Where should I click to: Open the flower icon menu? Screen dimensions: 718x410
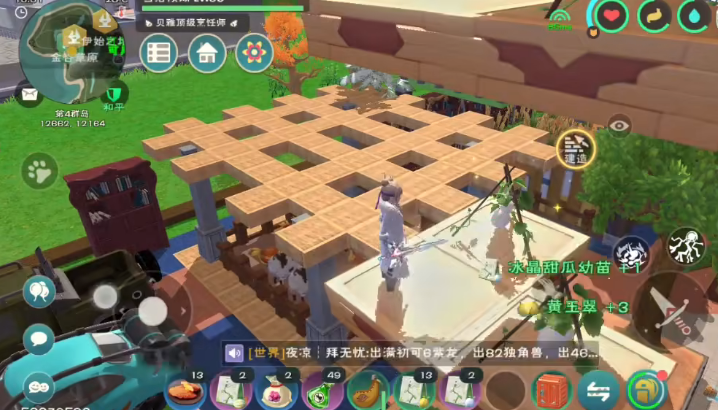(x=254, y=52)
